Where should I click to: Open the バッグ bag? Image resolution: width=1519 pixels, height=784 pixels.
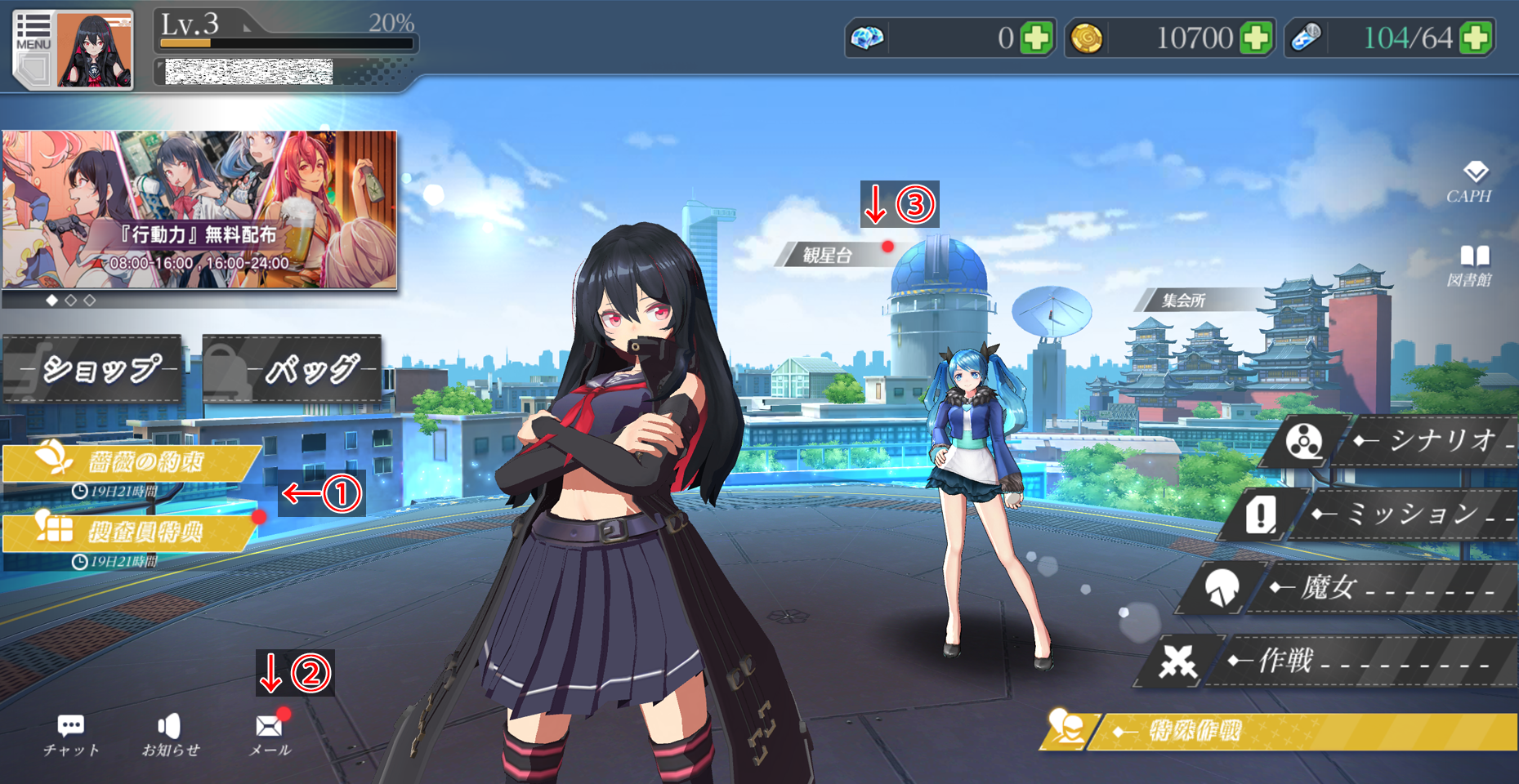(293, 369)
